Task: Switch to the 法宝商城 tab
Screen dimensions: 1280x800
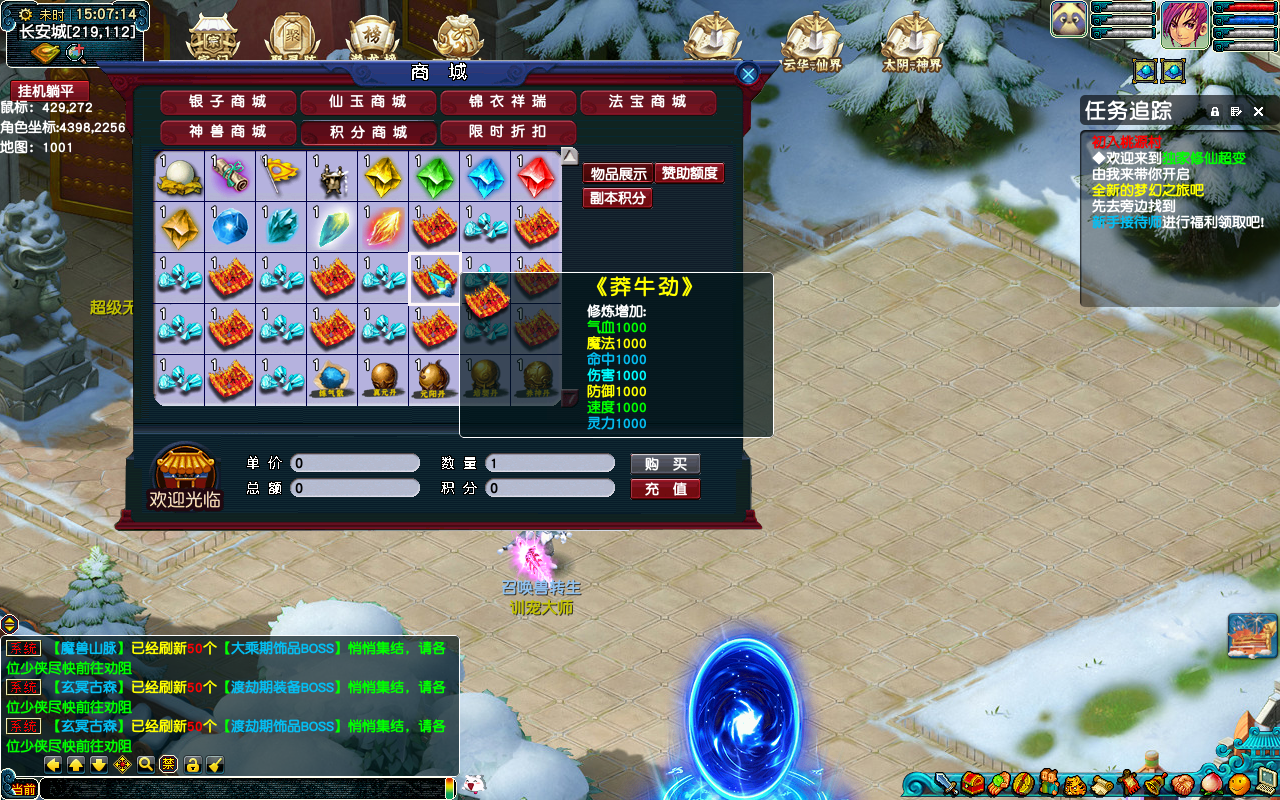Action: pos(648,102)
